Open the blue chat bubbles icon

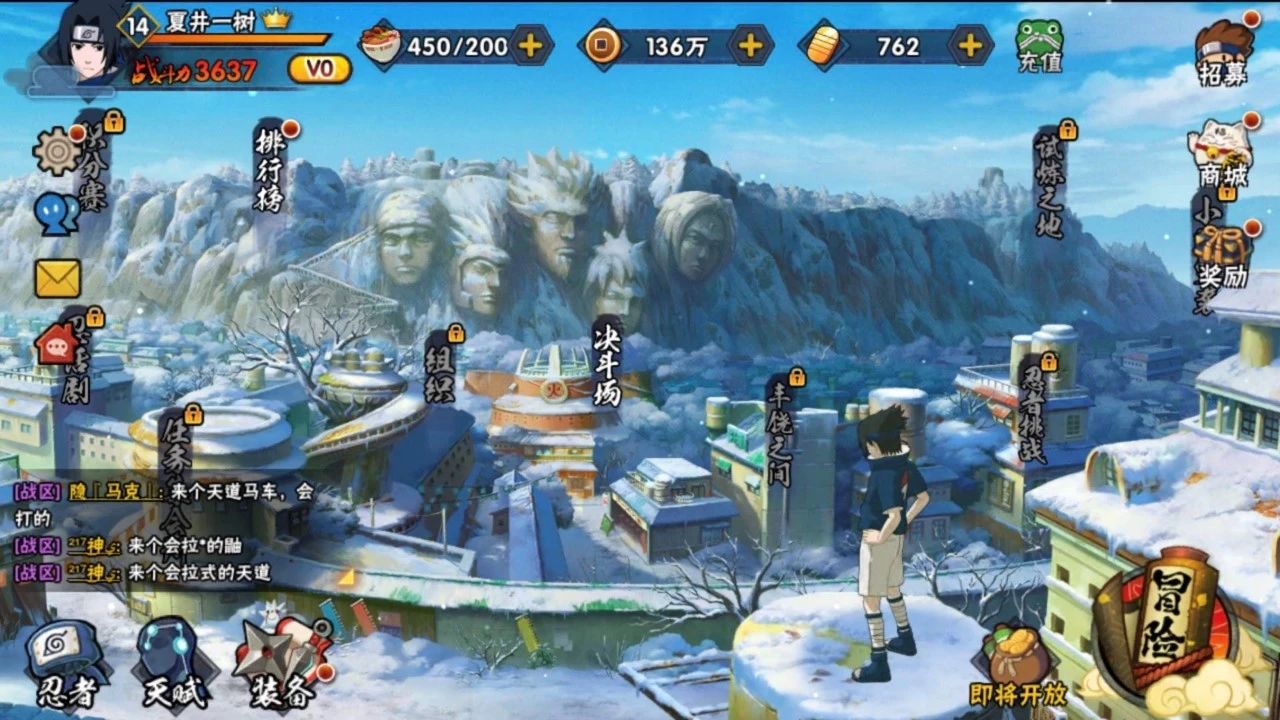click(x=56, y=213)
